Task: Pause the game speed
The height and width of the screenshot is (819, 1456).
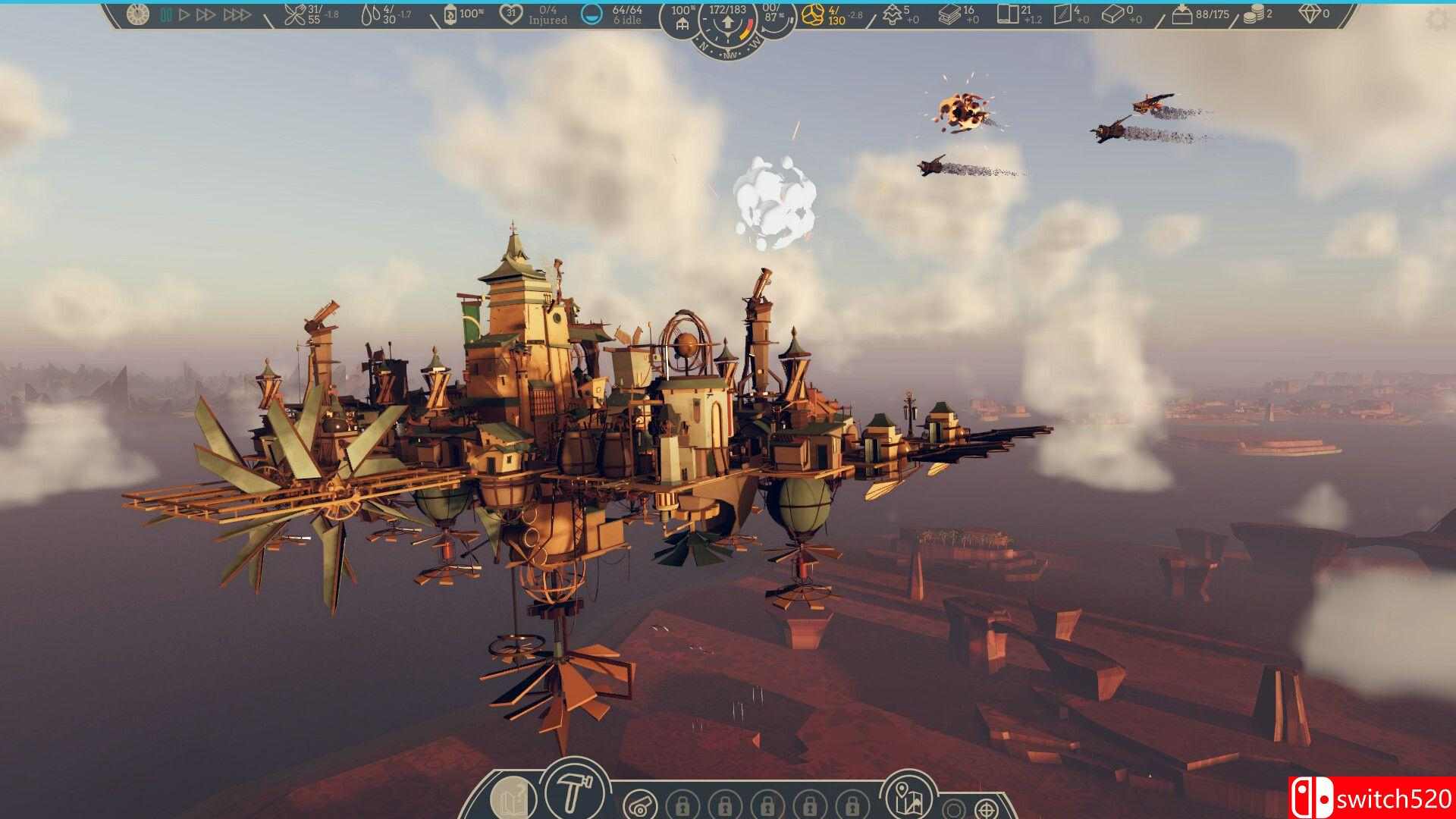Action: pos(166,14)
